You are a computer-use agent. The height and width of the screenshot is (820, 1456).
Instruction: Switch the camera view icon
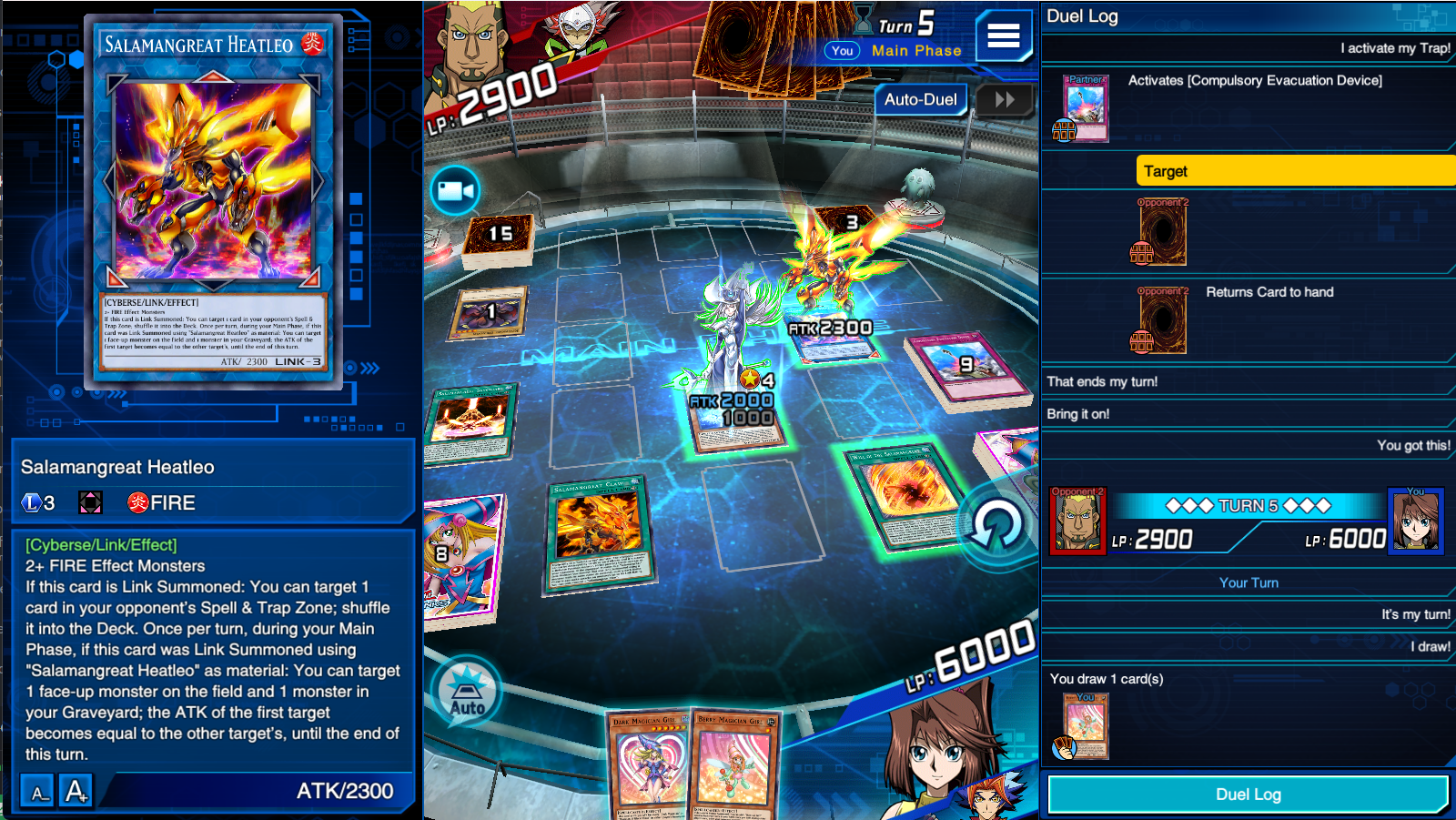(x=455, y=191)
